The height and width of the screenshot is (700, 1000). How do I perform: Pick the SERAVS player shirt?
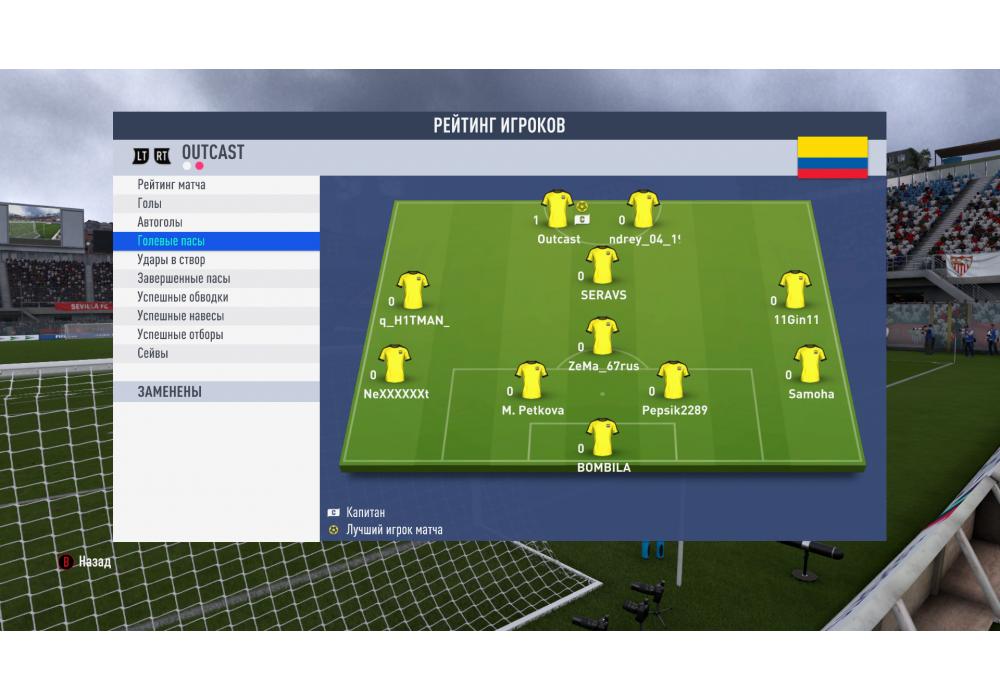pos(602,266)
